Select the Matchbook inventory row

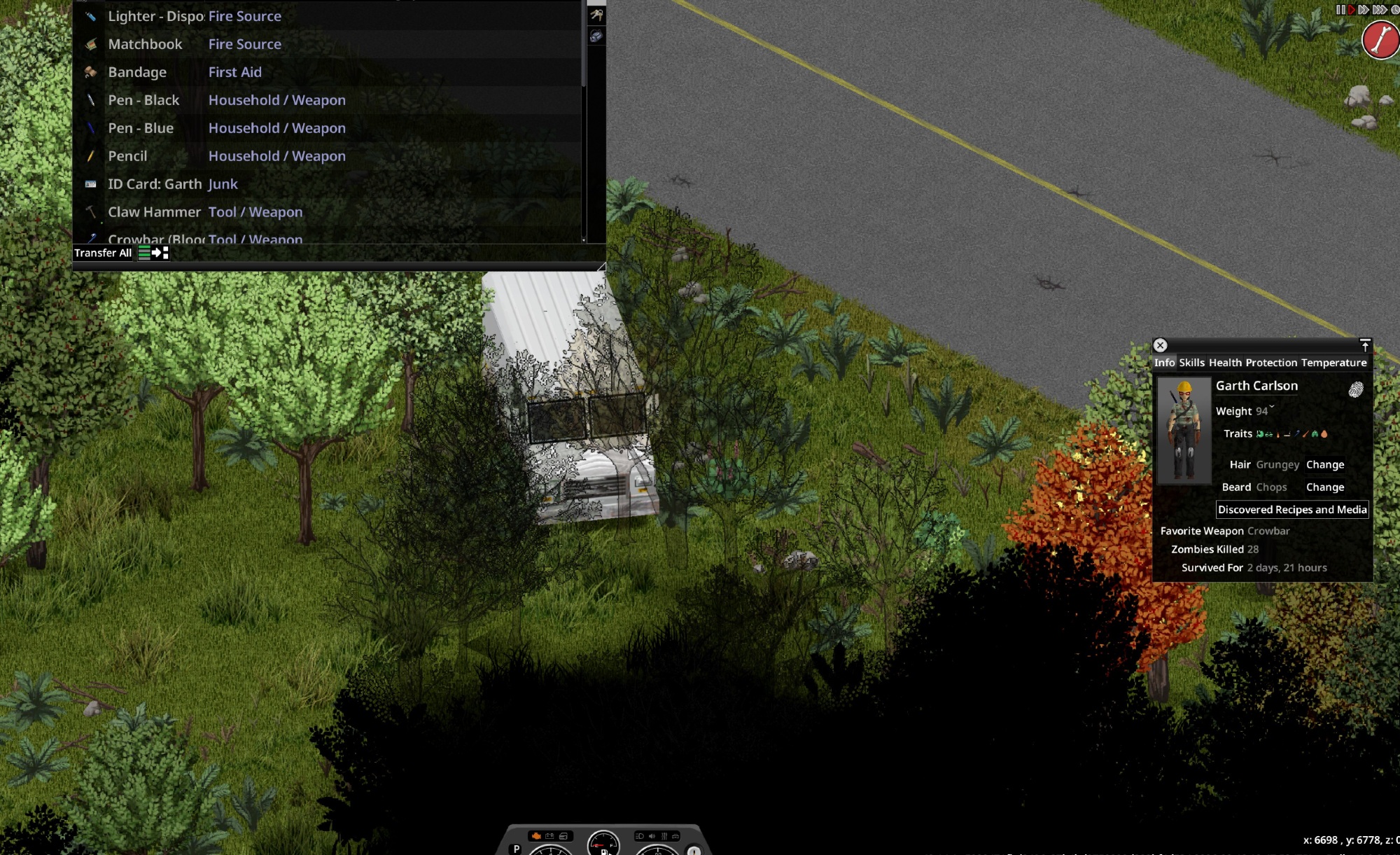click(145, 44)
